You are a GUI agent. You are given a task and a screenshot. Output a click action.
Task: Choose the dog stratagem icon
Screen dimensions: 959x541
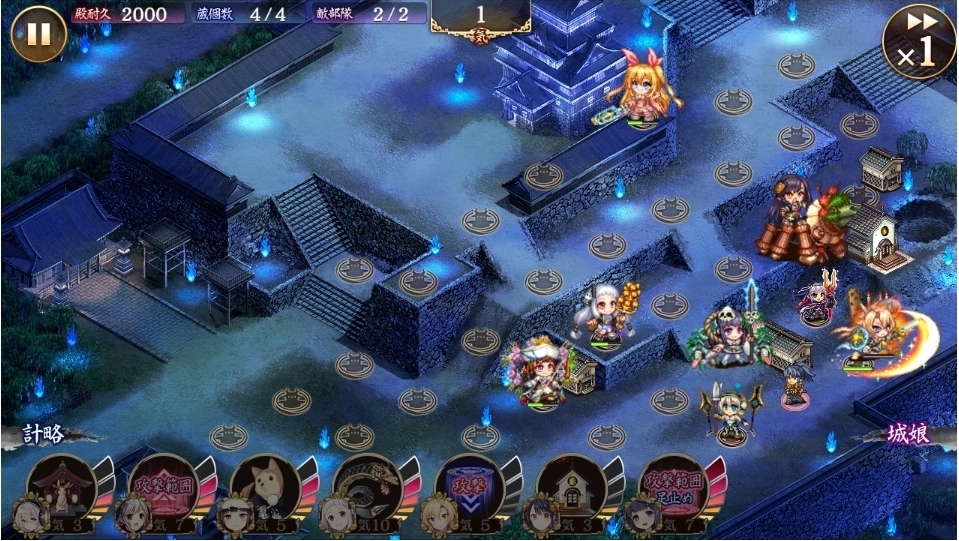click(x=266, y=489)
